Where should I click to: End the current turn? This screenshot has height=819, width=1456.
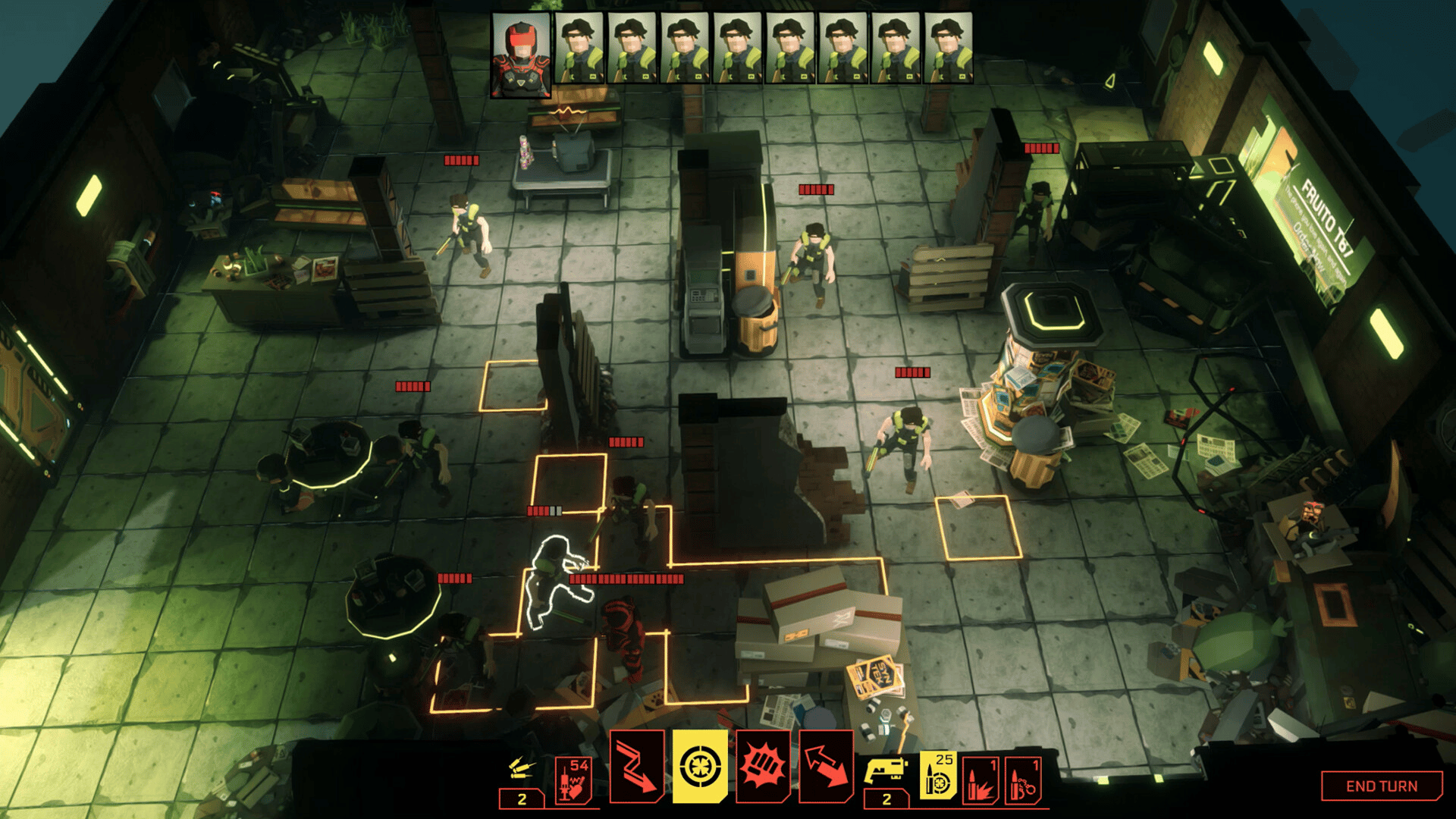pos(1381,786)
